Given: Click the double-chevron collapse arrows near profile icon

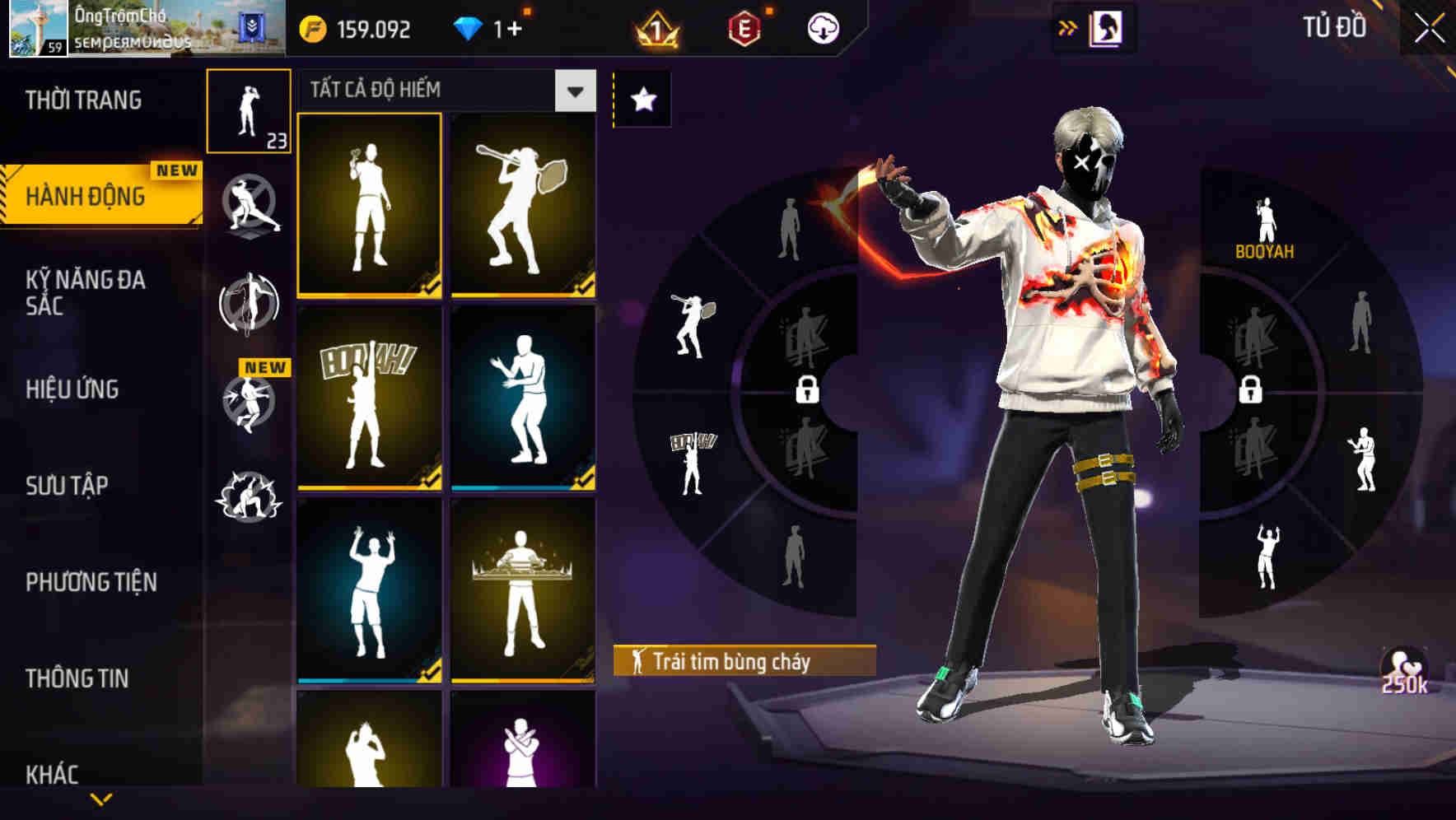Looking at the screenshot, I should 1068,26.
